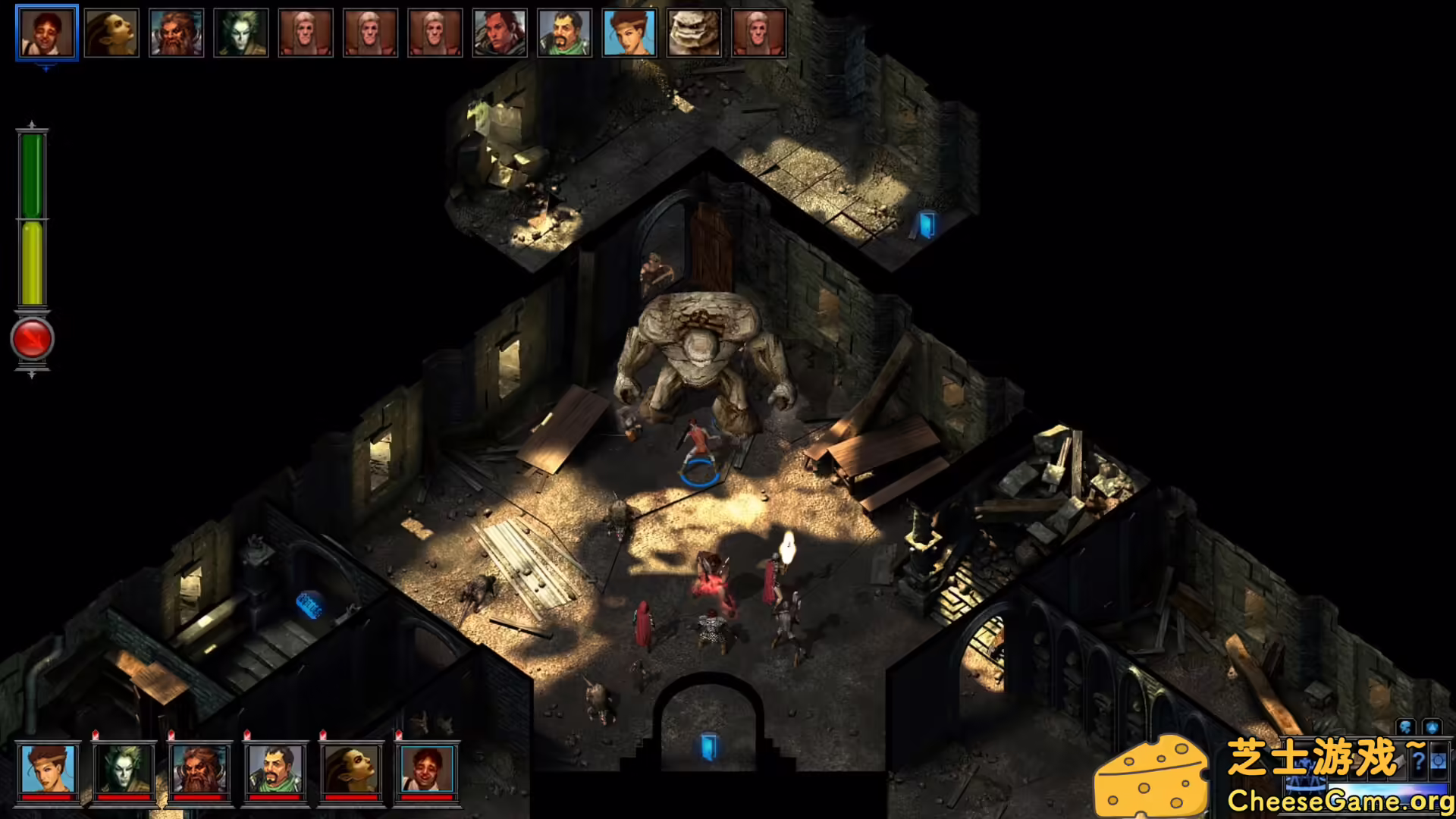The height and width of the screenshot is (819, 1456).
Task: Click the blue triangle formation icon
Action: coord(1432,726)
